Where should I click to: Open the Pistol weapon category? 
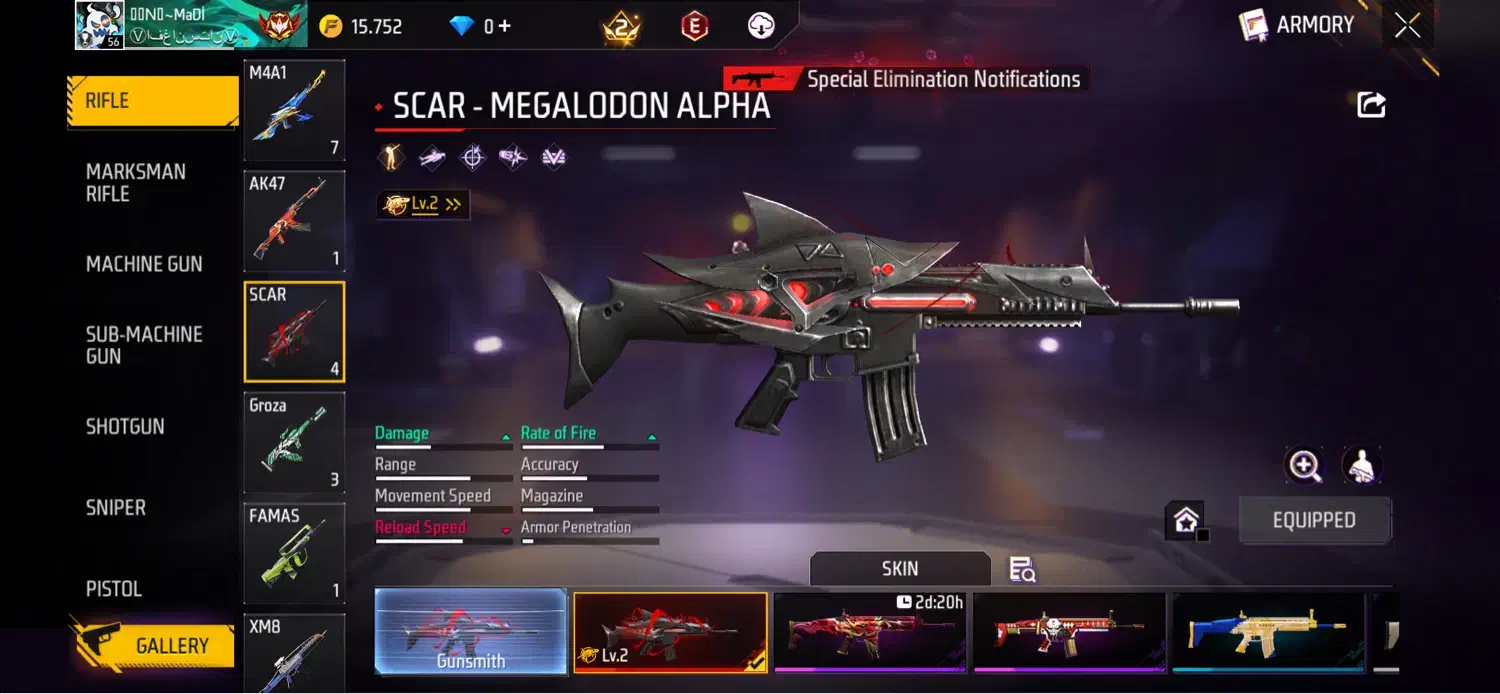pos(114,589)
